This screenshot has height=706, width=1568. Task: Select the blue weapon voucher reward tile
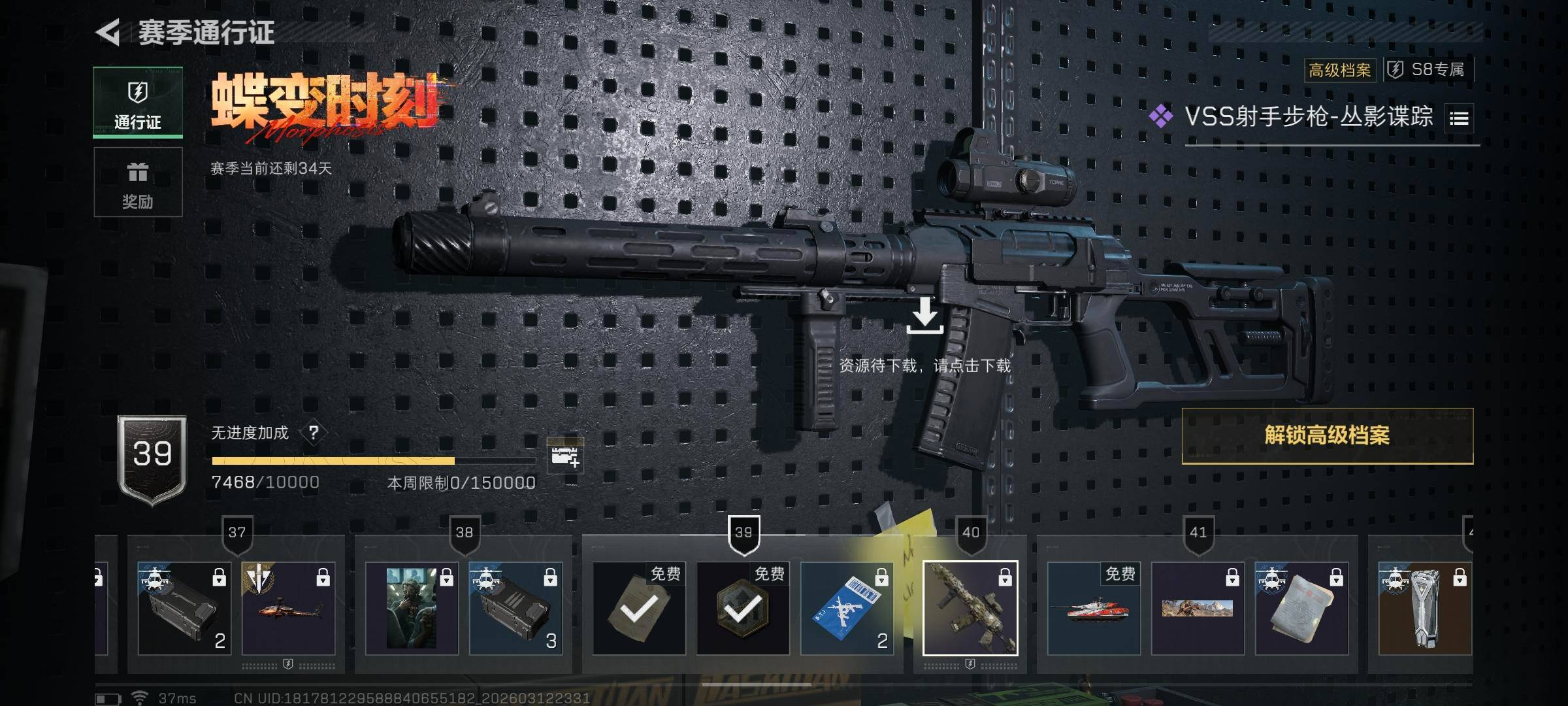coord(847,609)
